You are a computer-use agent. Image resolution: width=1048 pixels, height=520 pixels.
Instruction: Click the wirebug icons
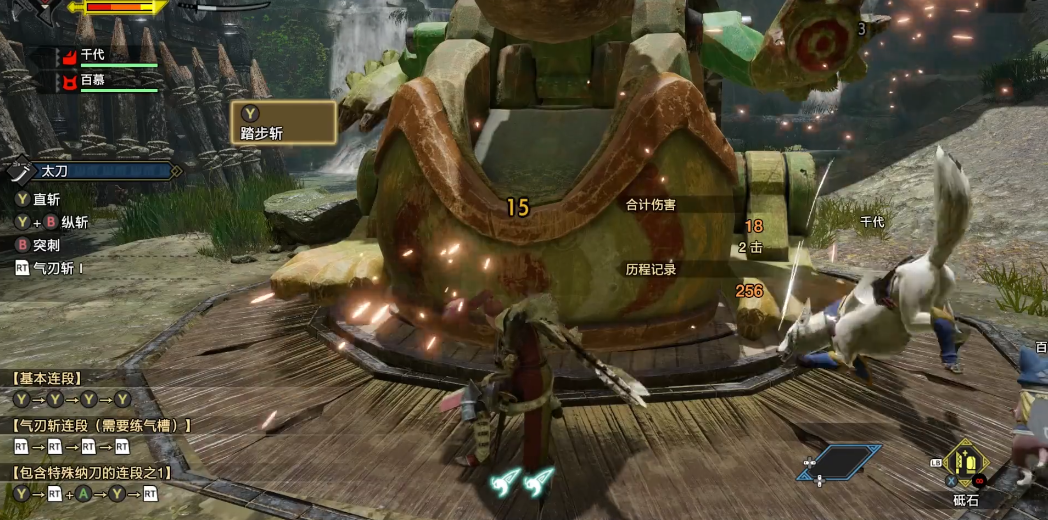[522, 481]
